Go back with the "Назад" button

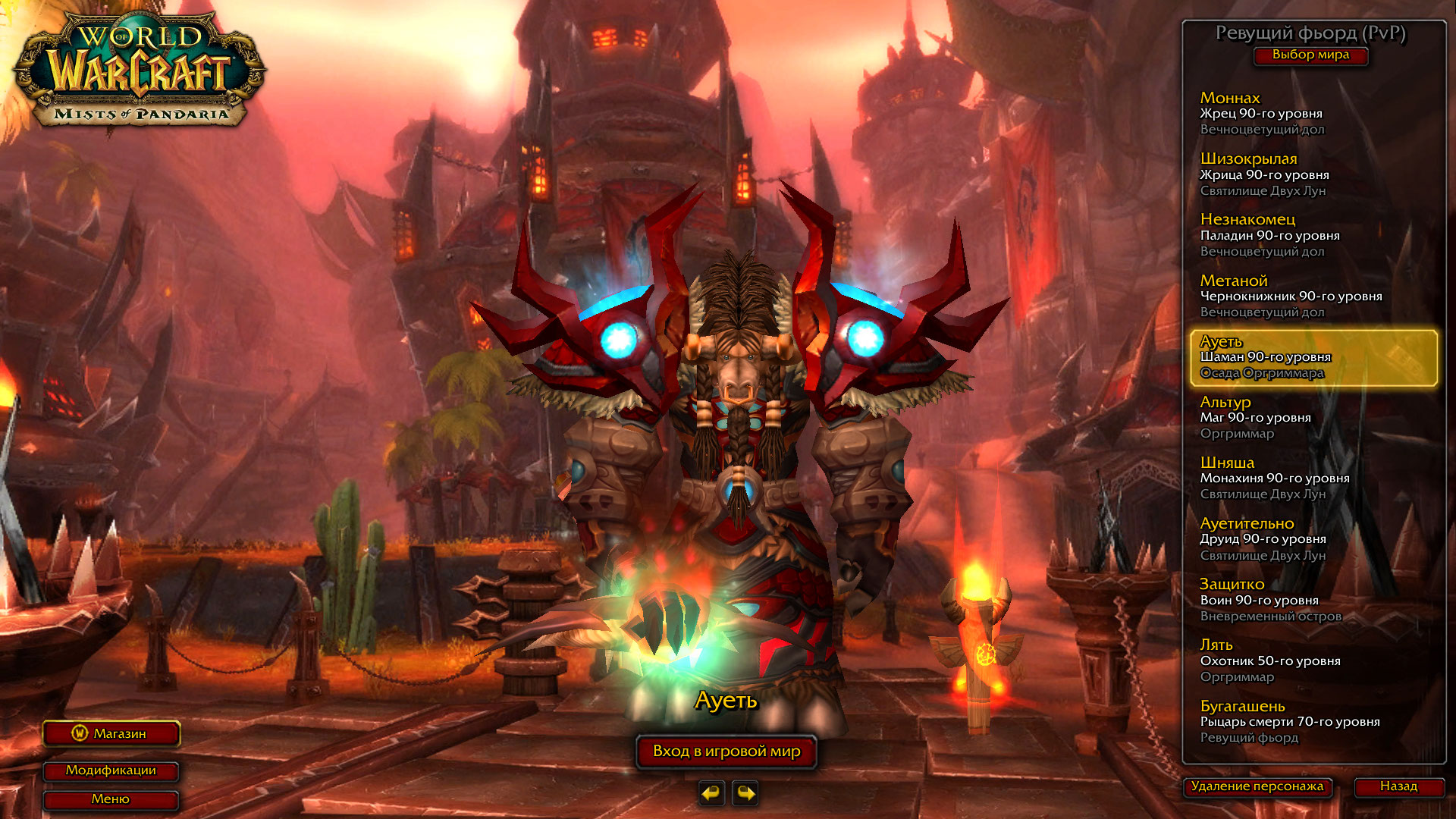[x=1398, y=786]
